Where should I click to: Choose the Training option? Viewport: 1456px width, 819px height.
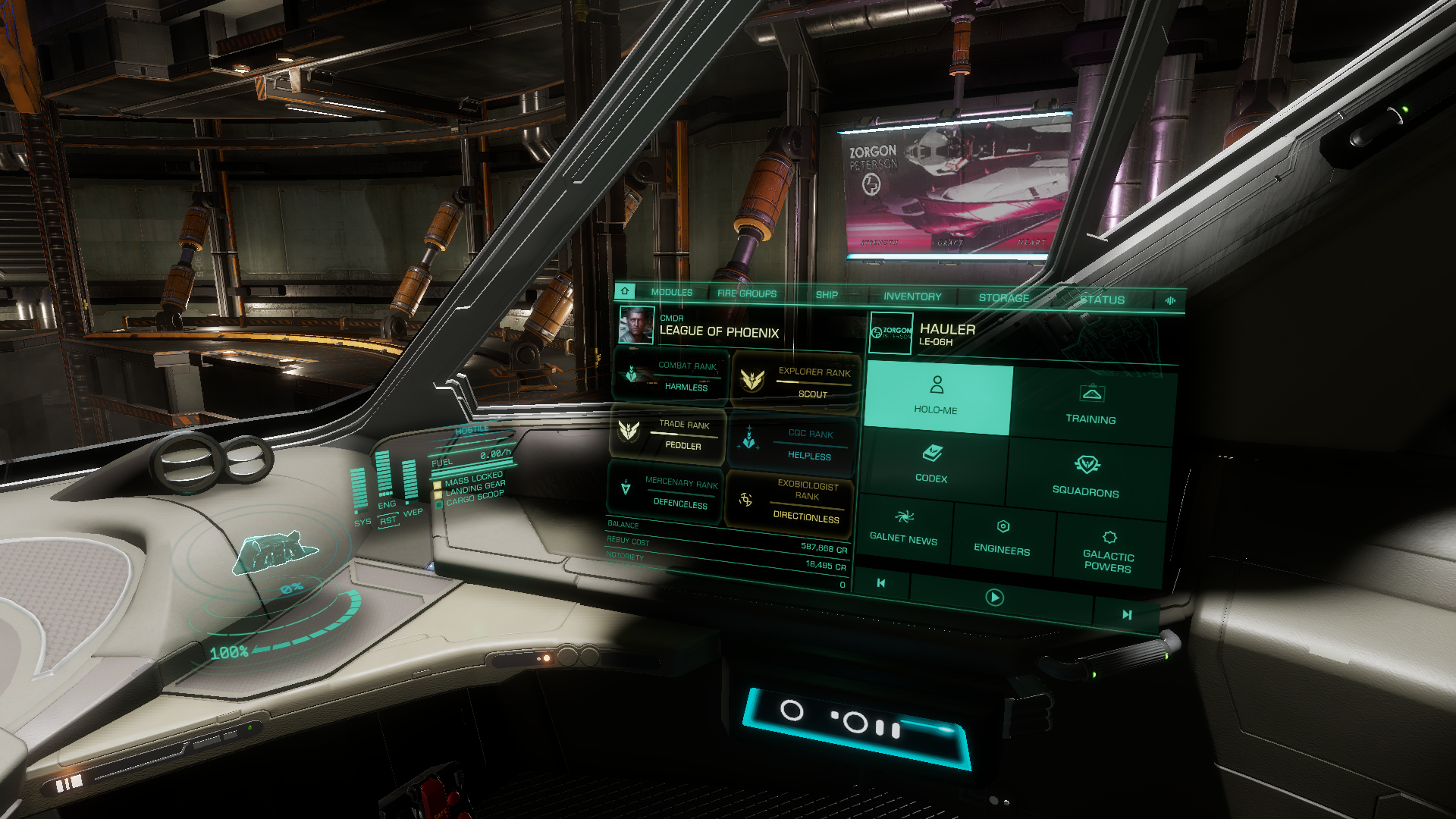[x=1090, y=404]
